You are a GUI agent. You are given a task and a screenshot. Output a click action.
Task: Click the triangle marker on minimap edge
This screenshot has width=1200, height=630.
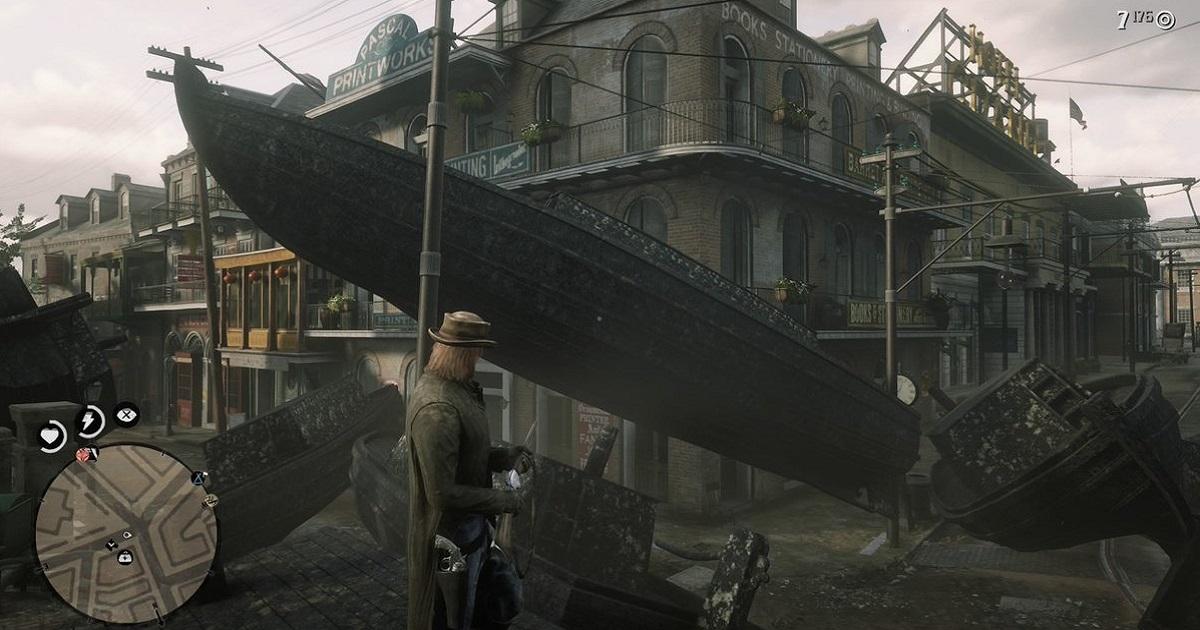(x=199, y=479)
